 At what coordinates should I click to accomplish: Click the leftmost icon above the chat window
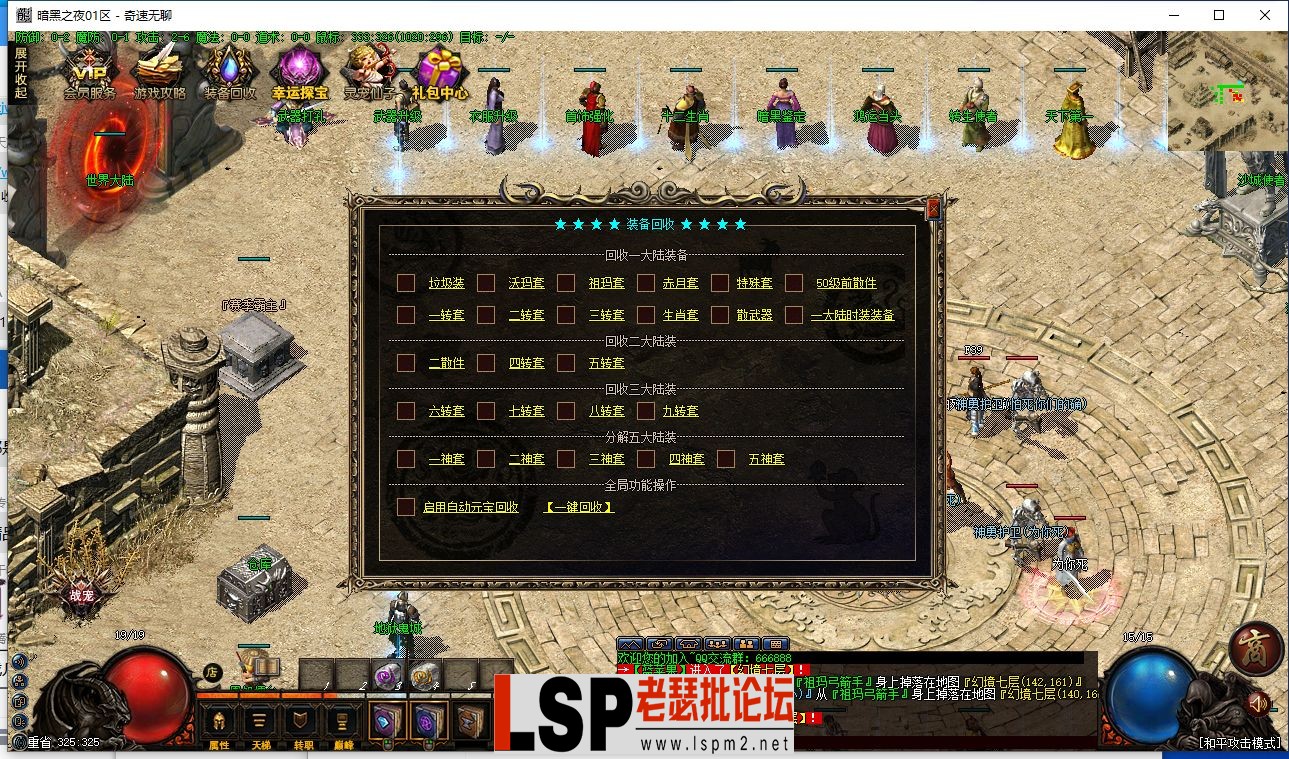tap(631, 645)
